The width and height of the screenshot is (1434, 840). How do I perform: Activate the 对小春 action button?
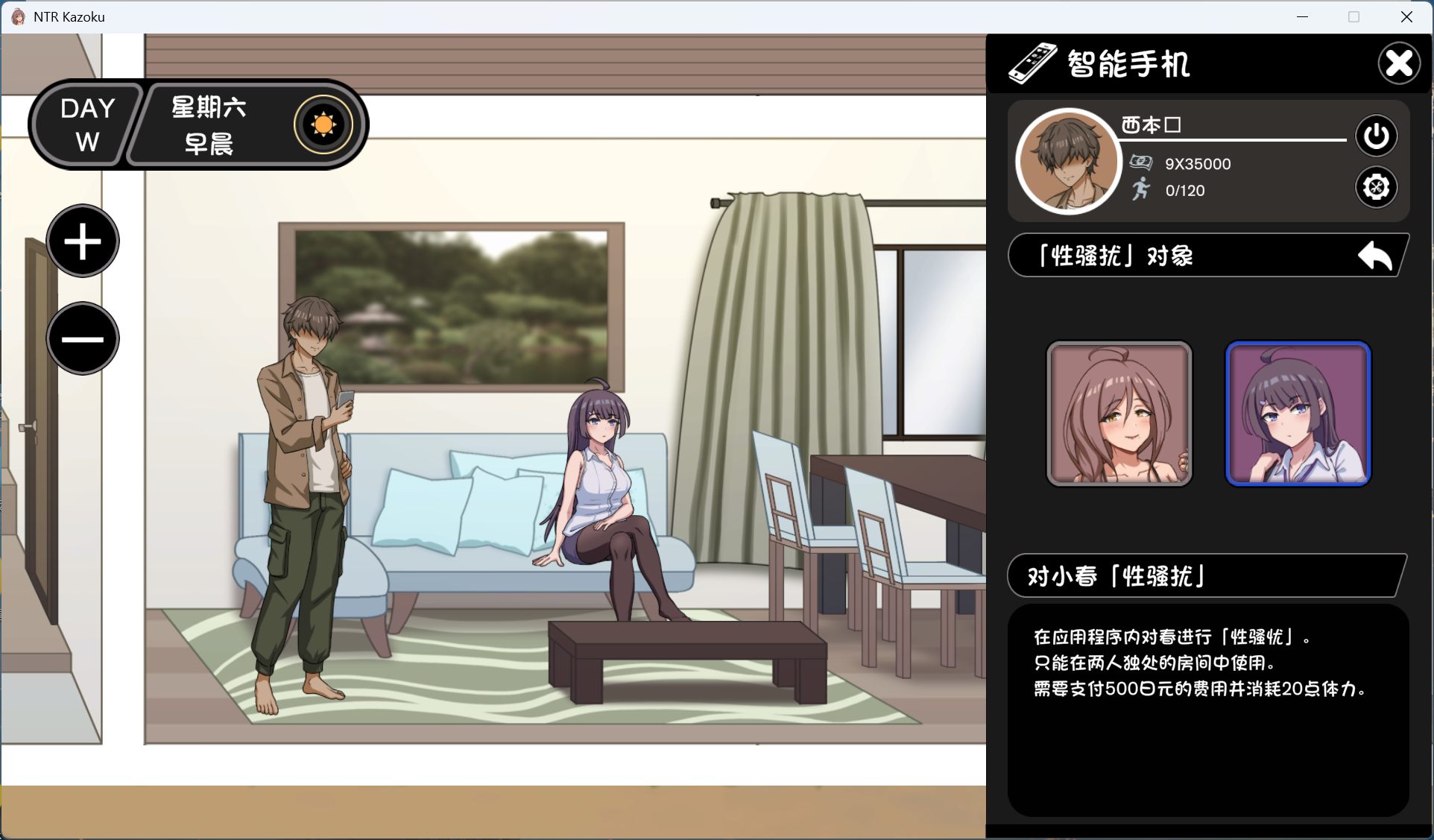pos(1206,575)
